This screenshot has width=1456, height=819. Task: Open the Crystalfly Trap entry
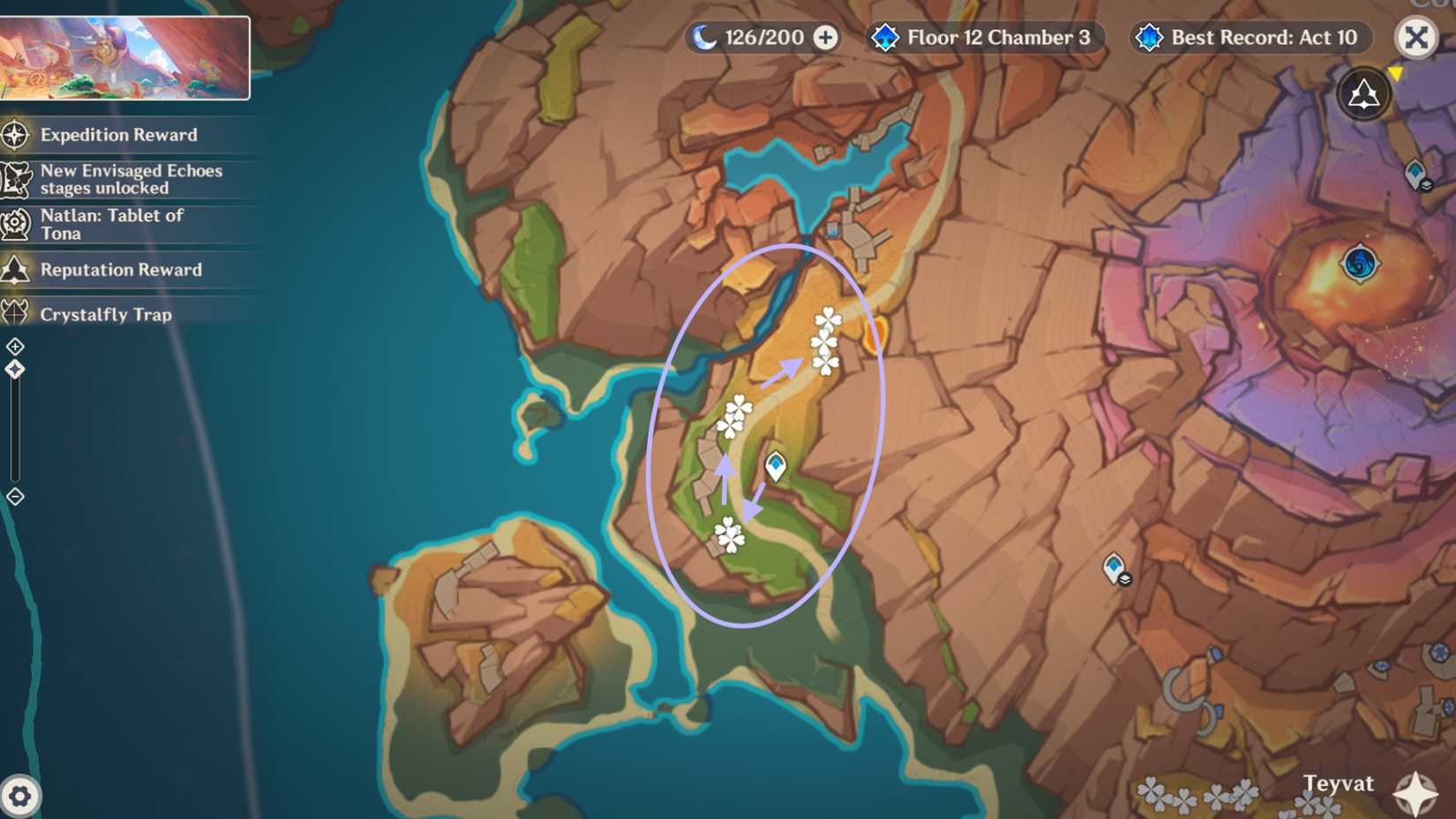click(106, 313)
